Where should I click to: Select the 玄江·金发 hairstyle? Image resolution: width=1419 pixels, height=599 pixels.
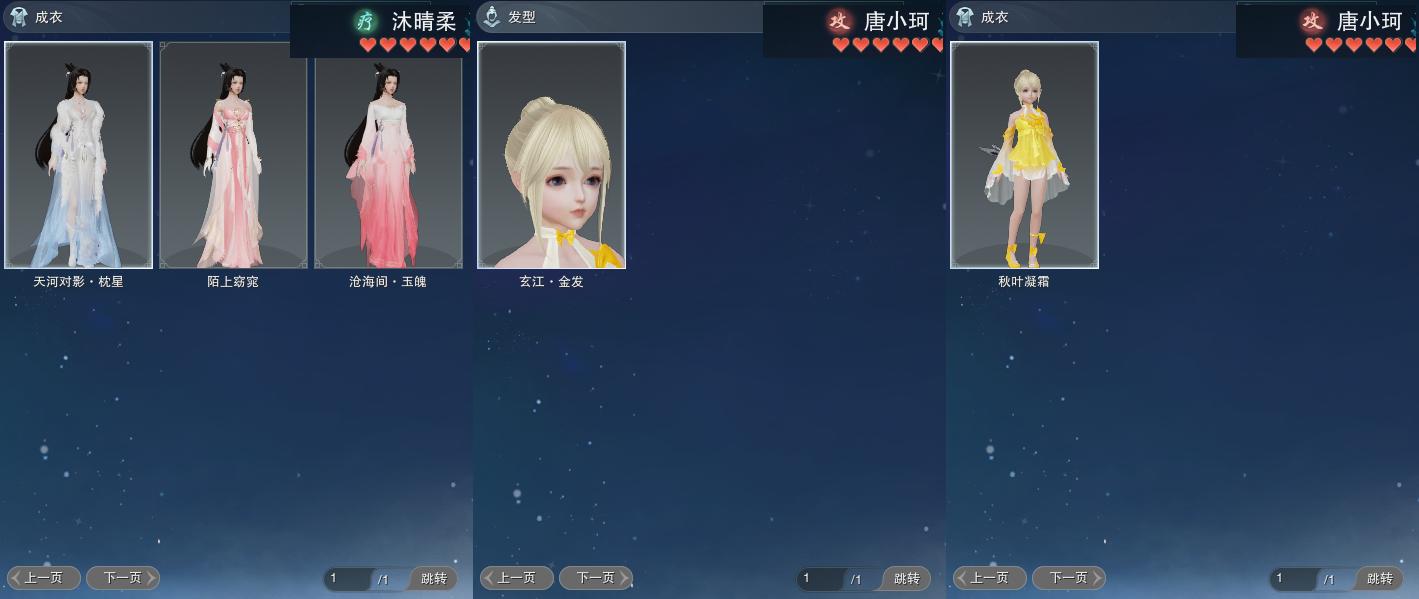click(x=551, y=155)
